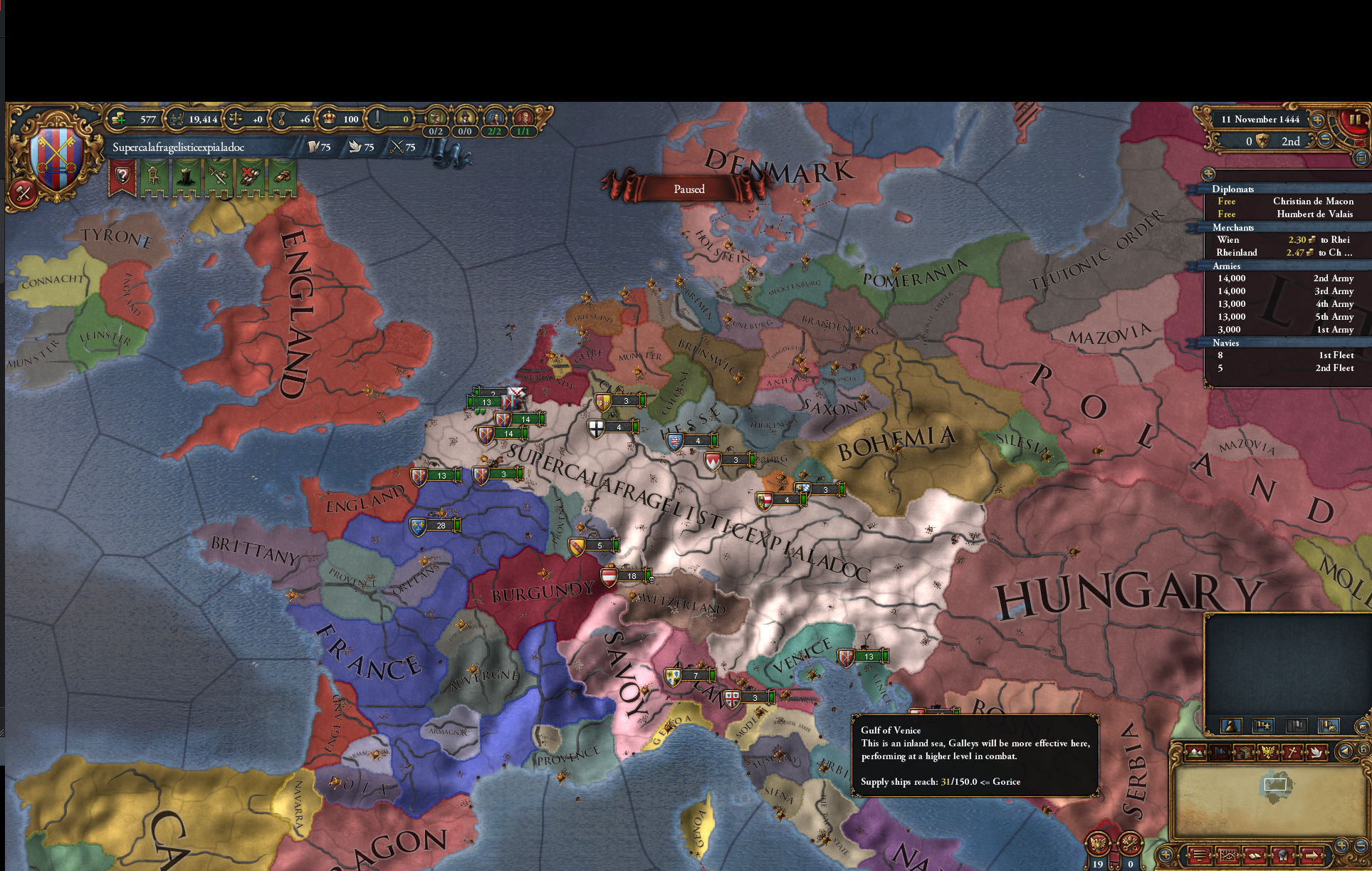Collapse the outliner panel

click(x=1208, y=173)
